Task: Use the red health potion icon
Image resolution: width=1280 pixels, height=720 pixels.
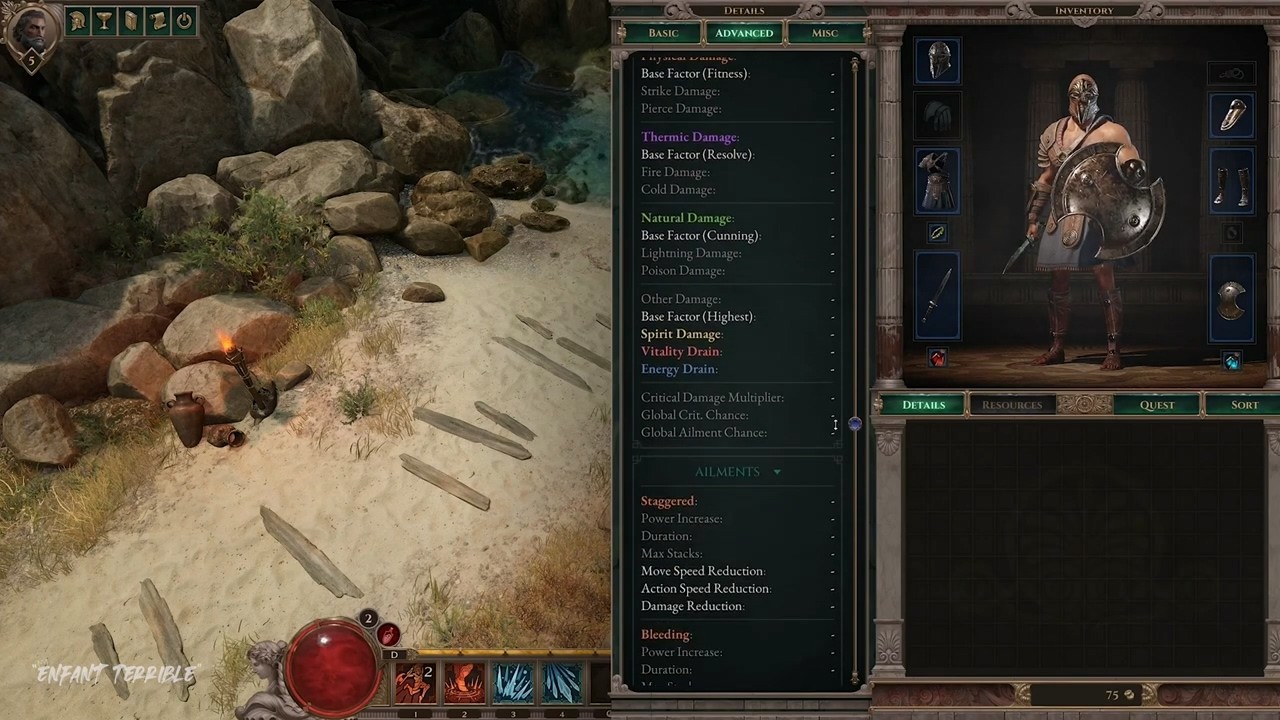Action: tap(388, 634)
